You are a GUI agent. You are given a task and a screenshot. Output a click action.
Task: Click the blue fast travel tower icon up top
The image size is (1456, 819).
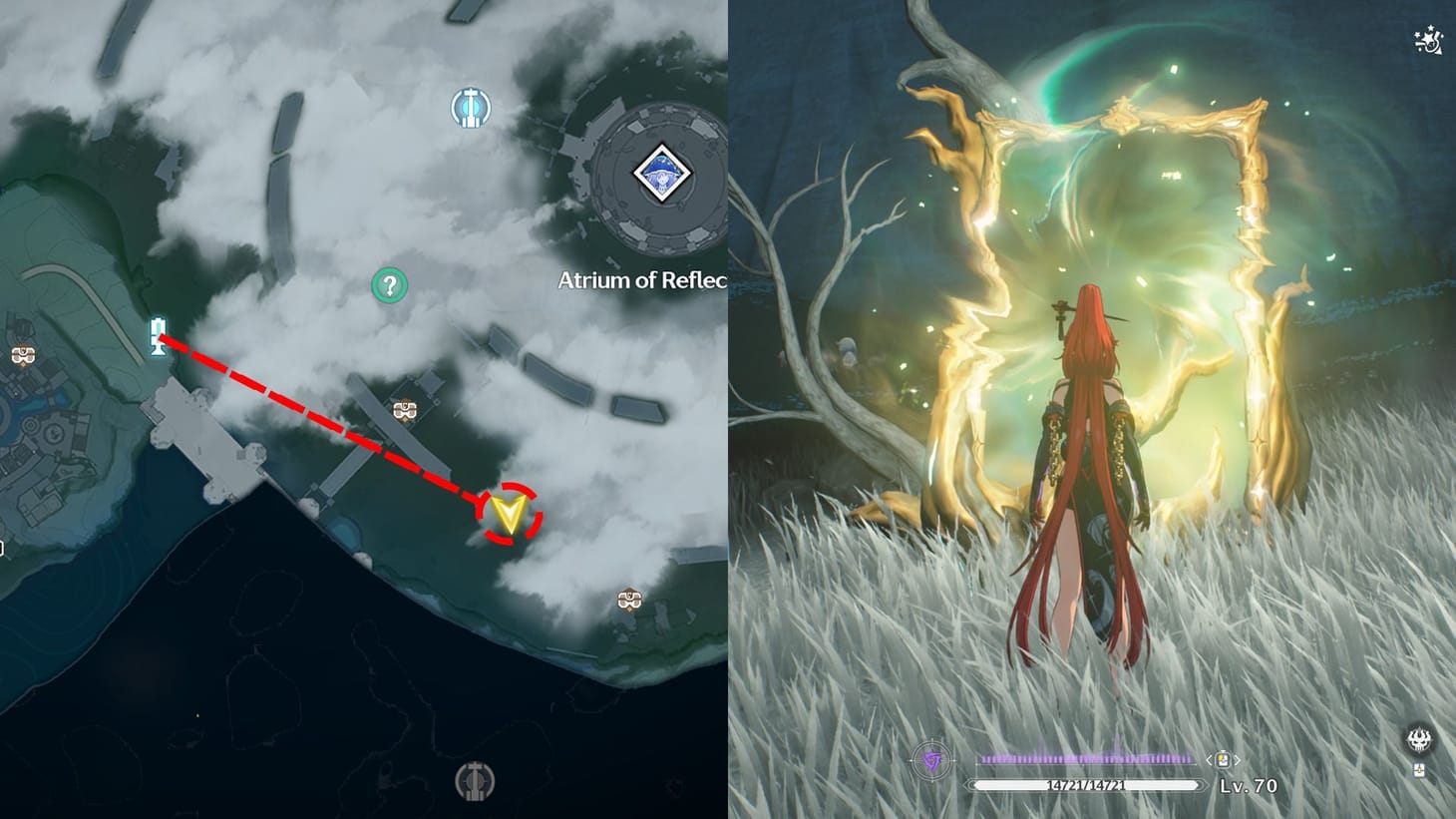472,108
